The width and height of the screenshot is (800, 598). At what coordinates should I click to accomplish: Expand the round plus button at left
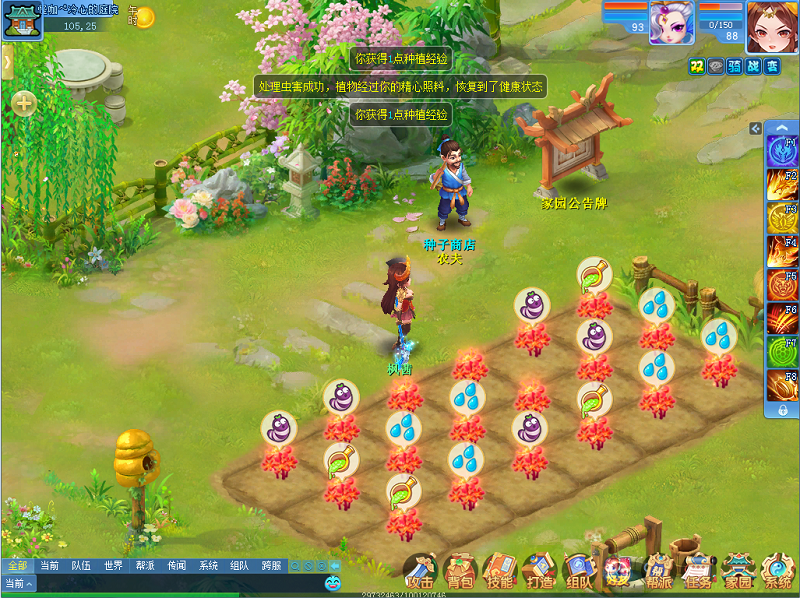coord(22,102)
